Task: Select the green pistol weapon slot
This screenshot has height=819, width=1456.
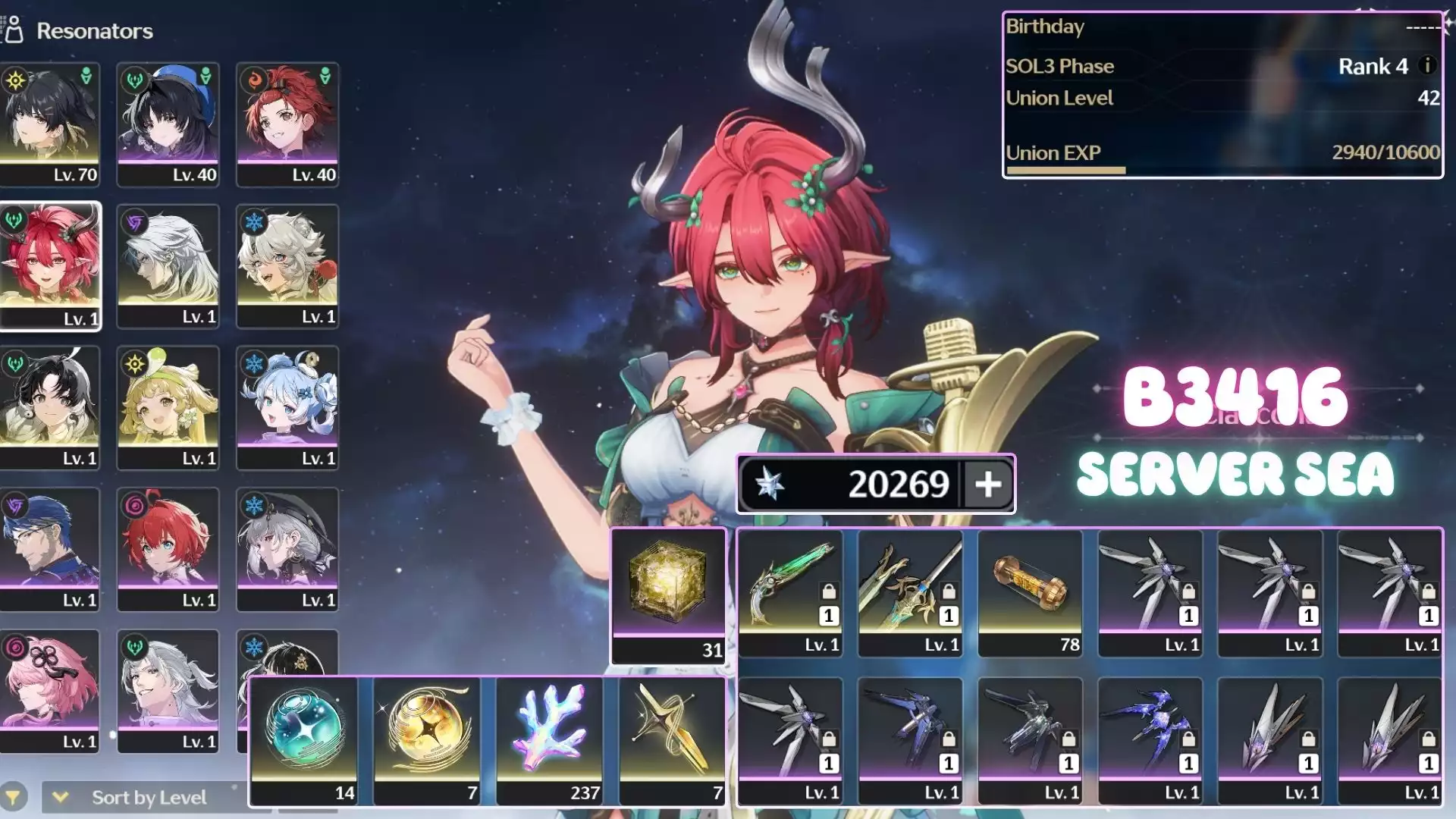Action: (790, 592)
